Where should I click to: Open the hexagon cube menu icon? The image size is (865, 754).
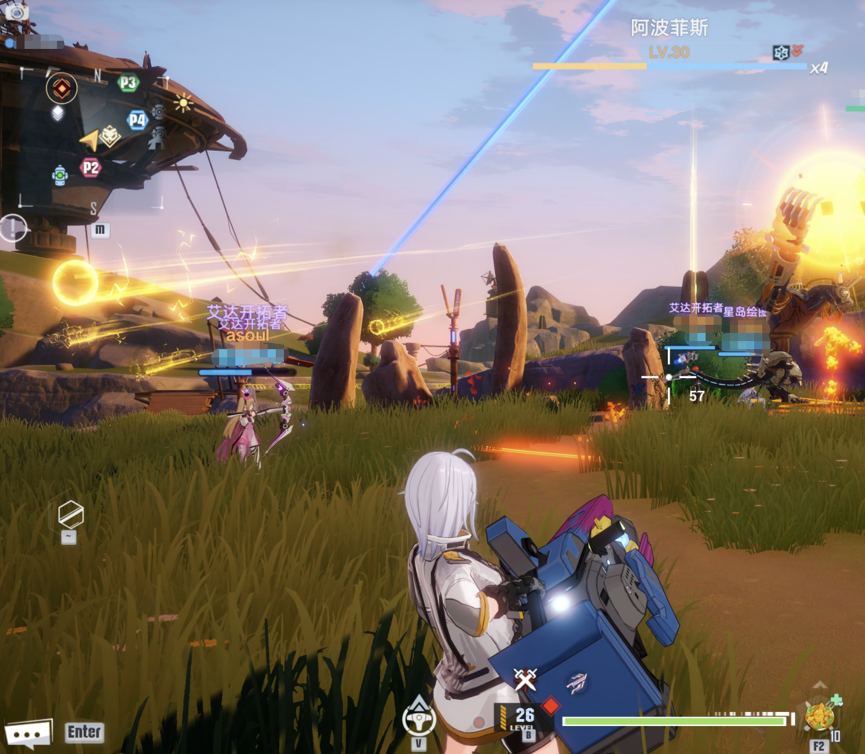point(70,514)
